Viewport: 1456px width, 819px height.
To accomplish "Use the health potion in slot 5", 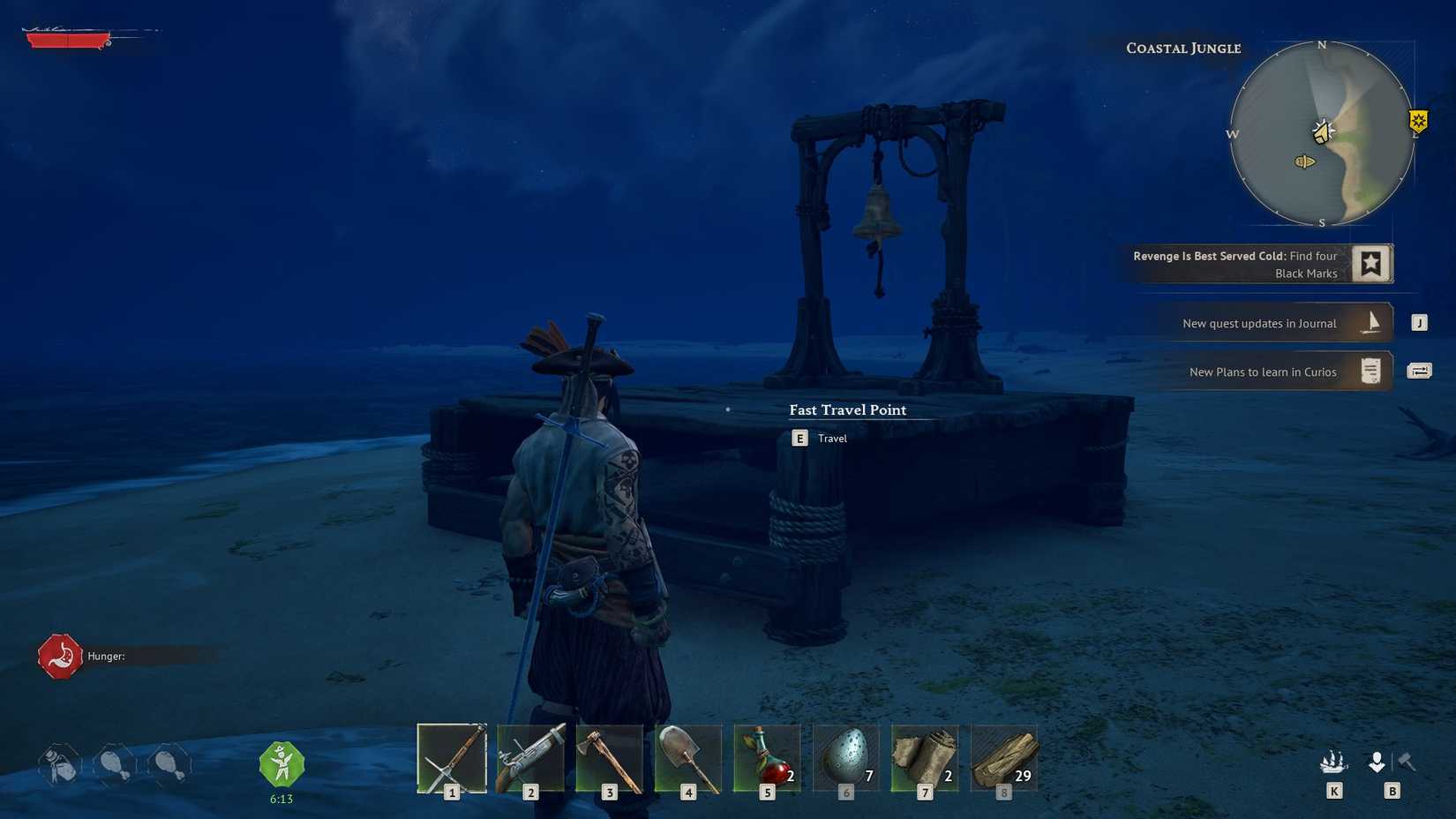I will [766, 757].
